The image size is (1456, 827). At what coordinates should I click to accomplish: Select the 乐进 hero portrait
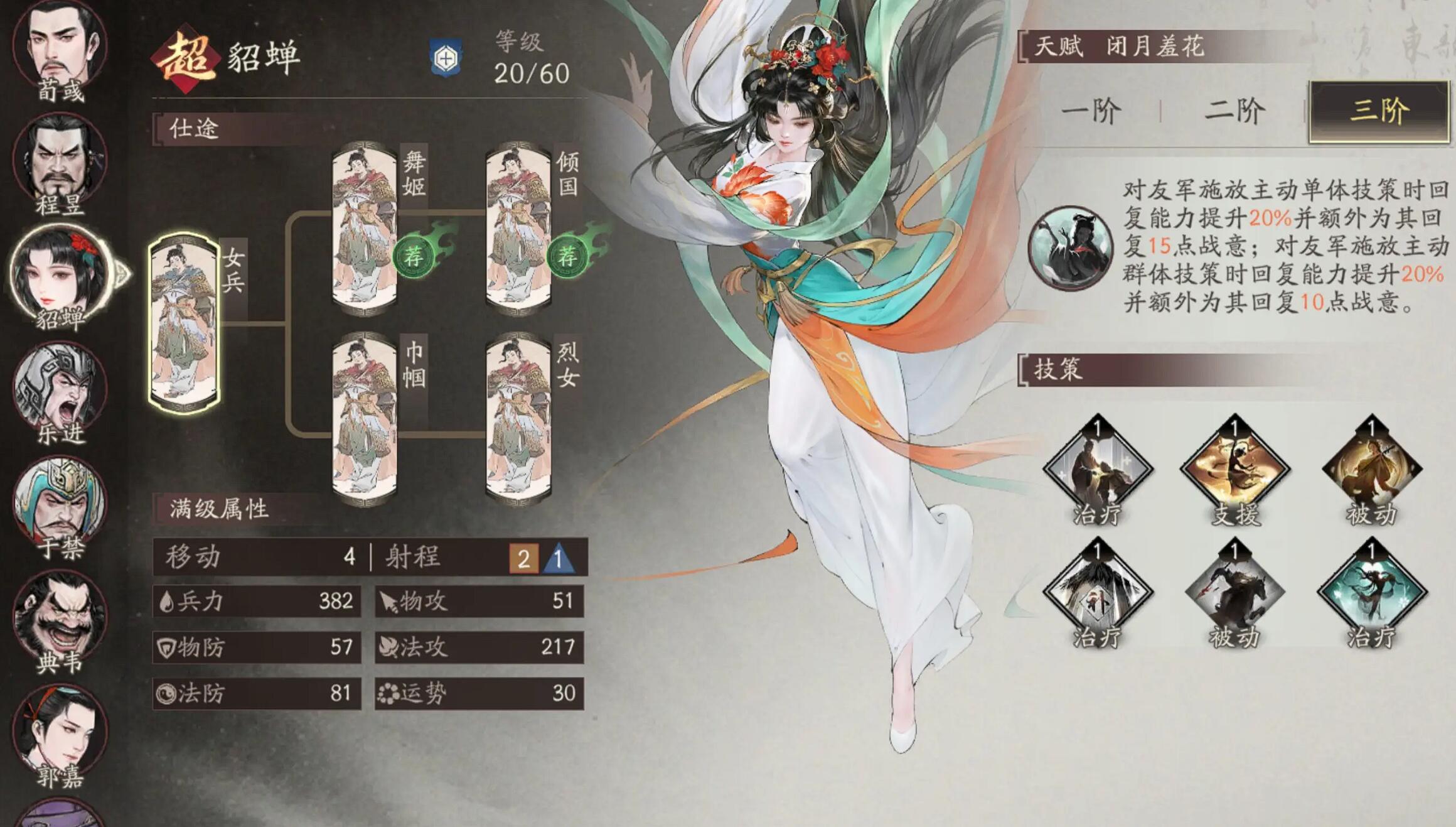(x=60, y=388)
